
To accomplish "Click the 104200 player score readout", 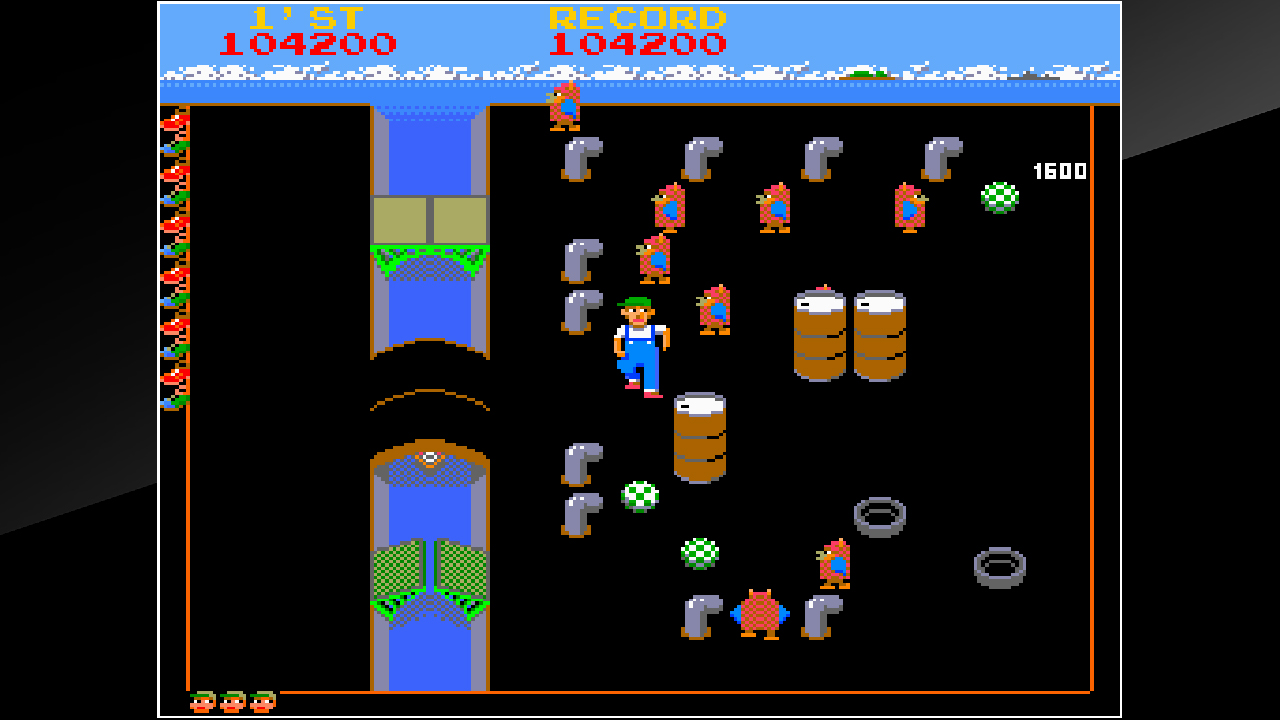I will [320, 43].
